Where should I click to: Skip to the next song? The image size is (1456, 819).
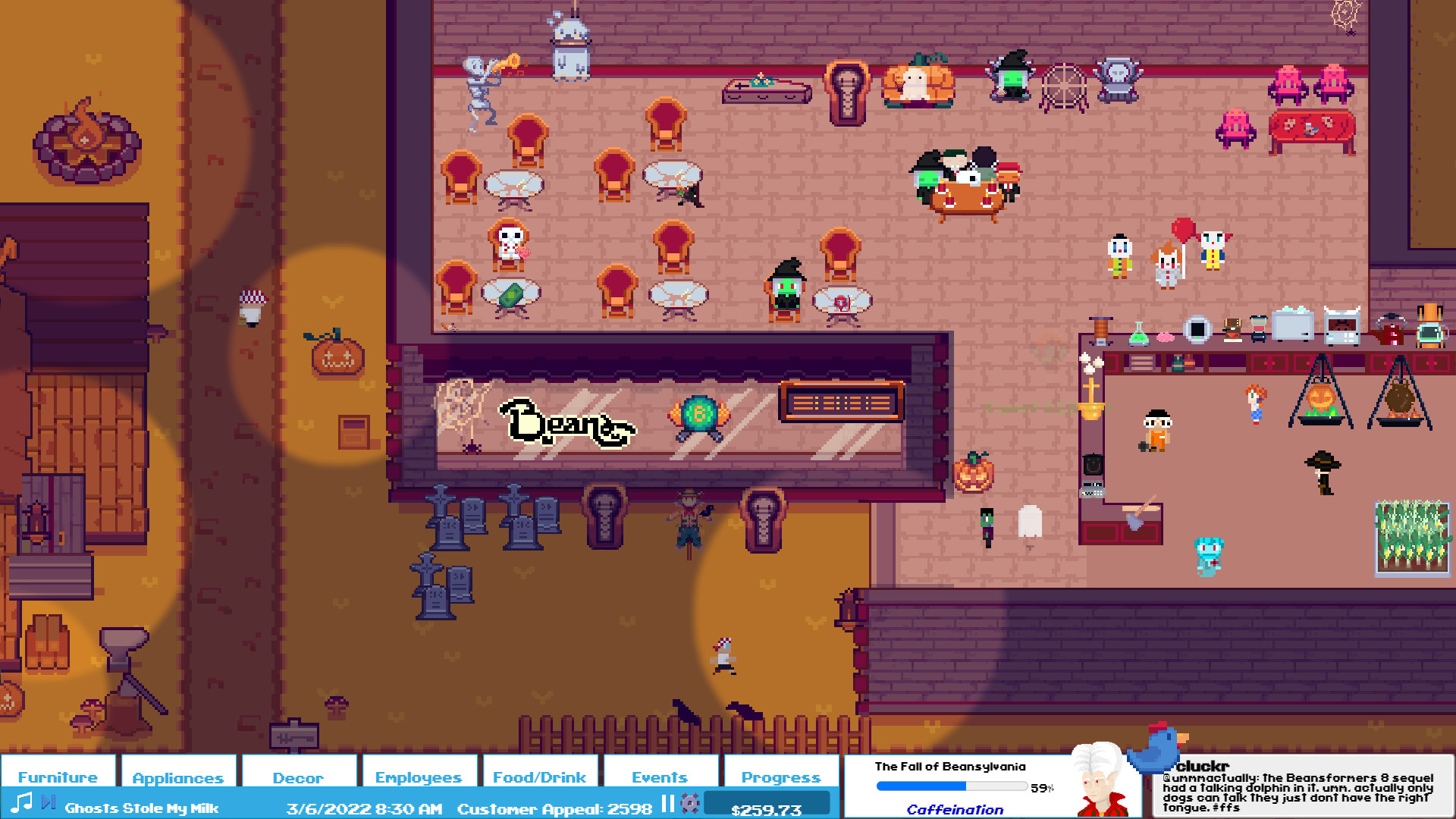[x=49, y=800]
